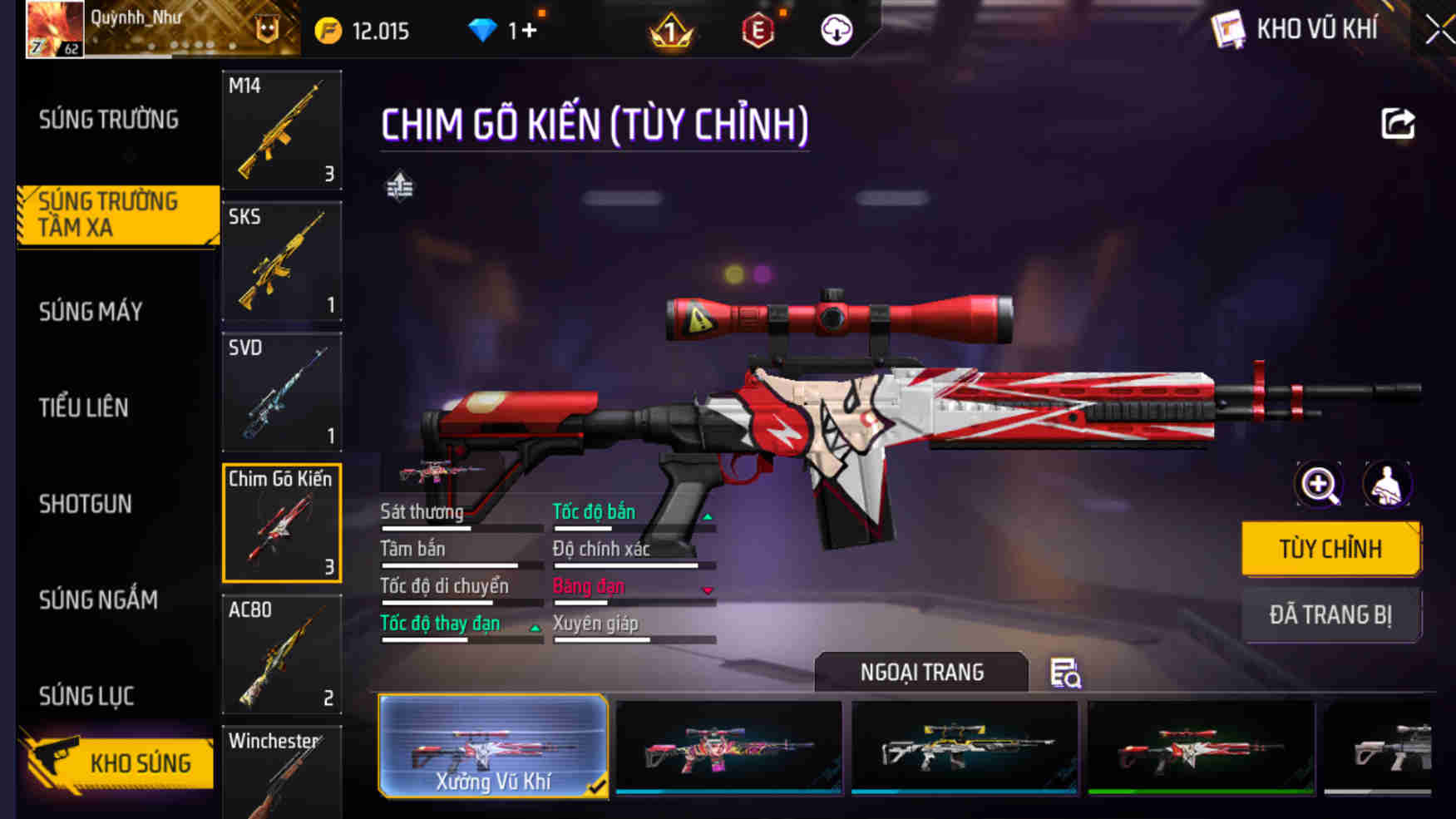The width and height of the screenshot is (1456, 819).
Task: Switch to Súng Ngắm weapons
Action: (98, 599)
